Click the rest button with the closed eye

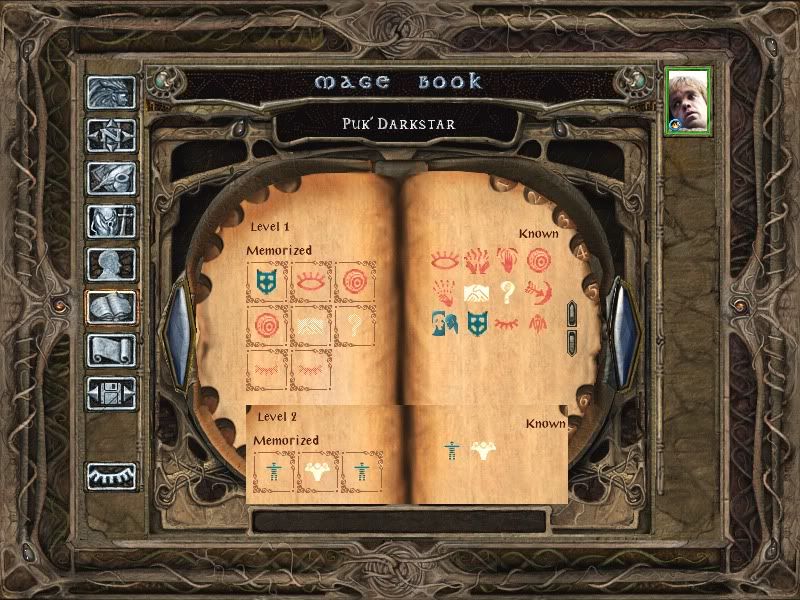point(111,477)
